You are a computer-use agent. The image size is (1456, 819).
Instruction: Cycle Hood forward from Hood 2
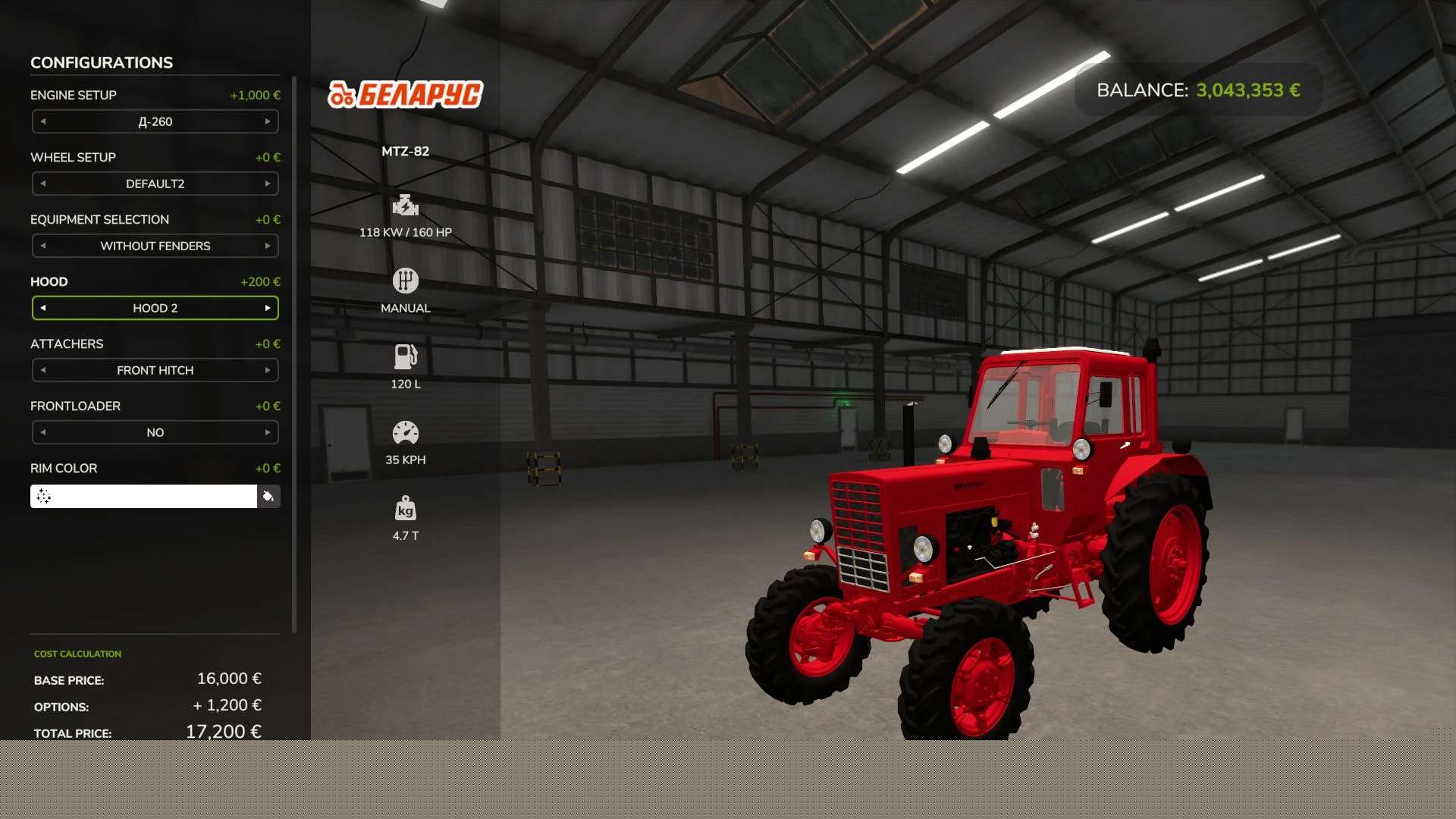tap(268, 308)
